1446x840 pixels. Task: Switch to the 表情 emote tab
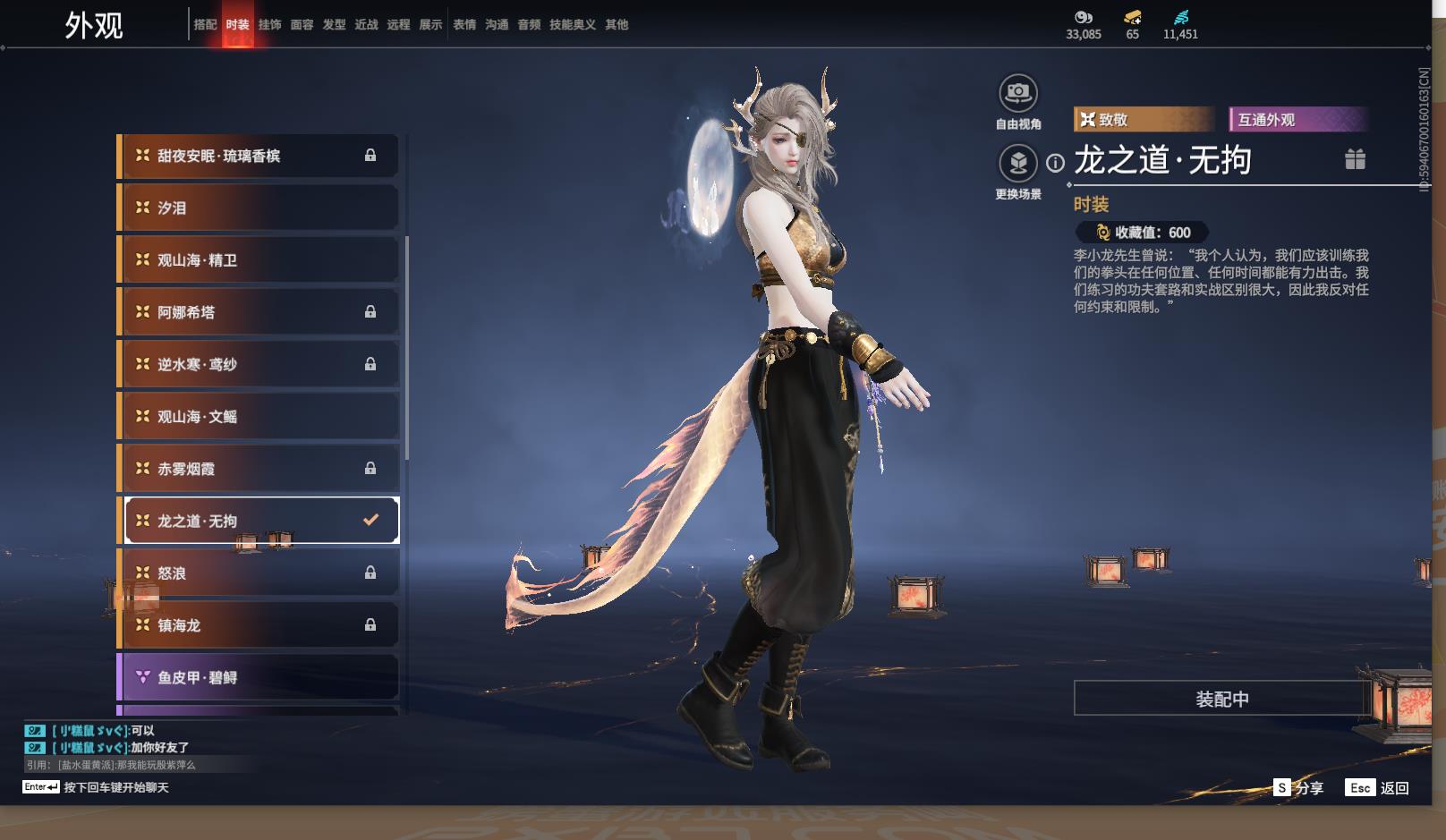point(464,25)
